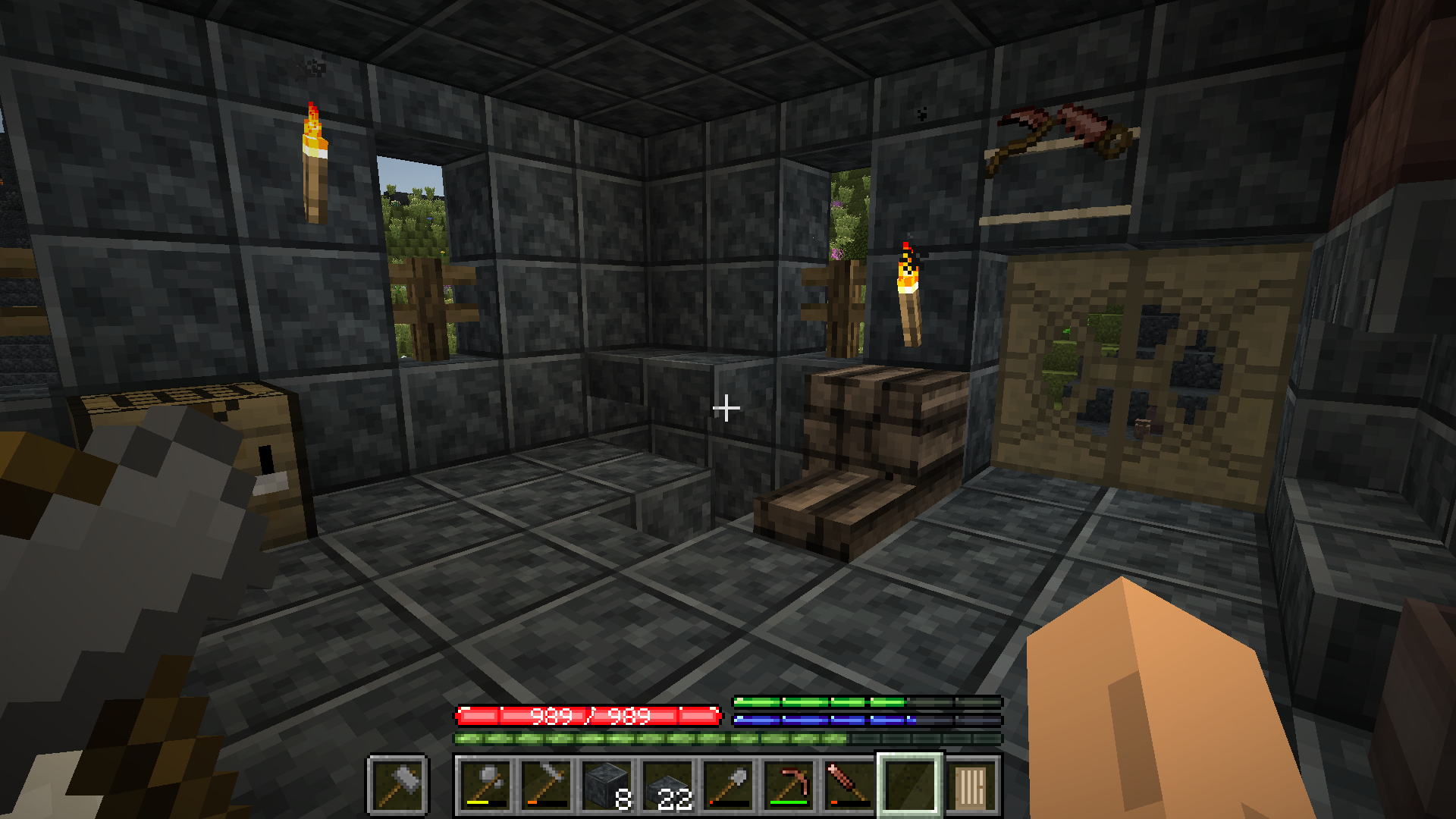1456x819 pixels.
Task: Pick the stack of 22 stone slabs
Action: [667, 785]
